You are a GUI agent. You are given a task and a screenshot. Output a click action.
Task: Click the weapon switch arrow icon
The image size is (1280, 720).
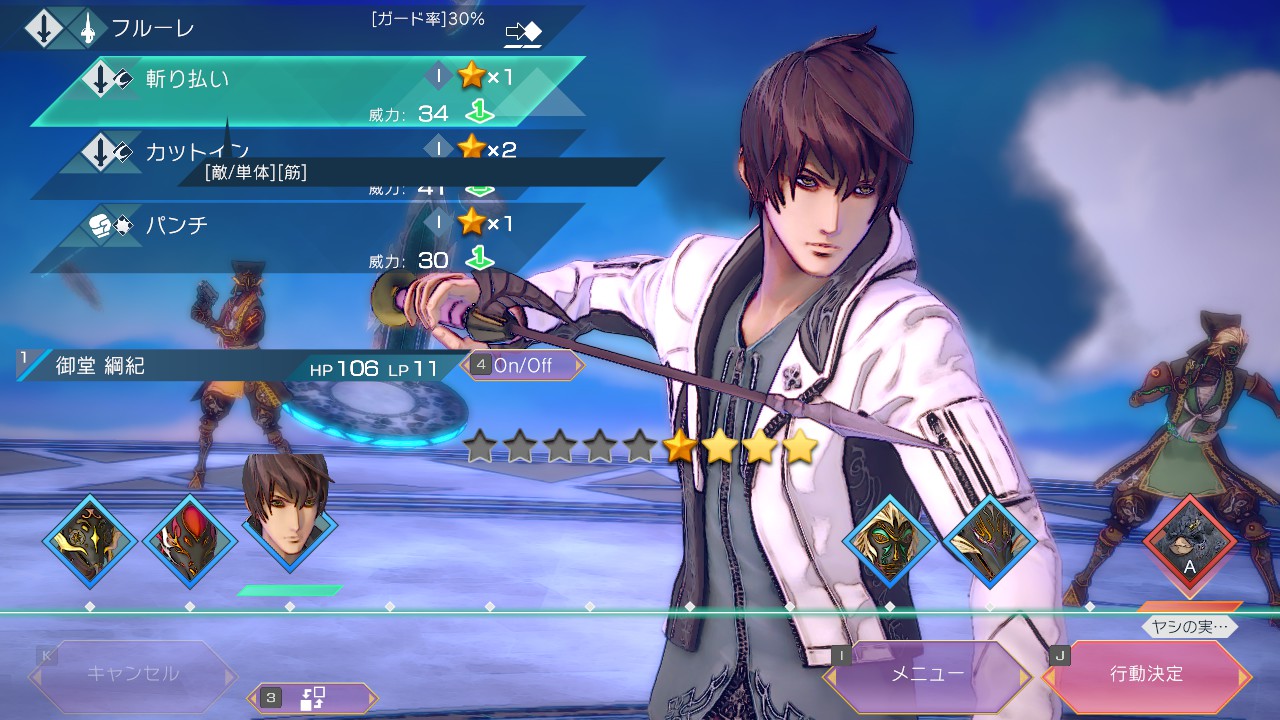coord(523,34)
